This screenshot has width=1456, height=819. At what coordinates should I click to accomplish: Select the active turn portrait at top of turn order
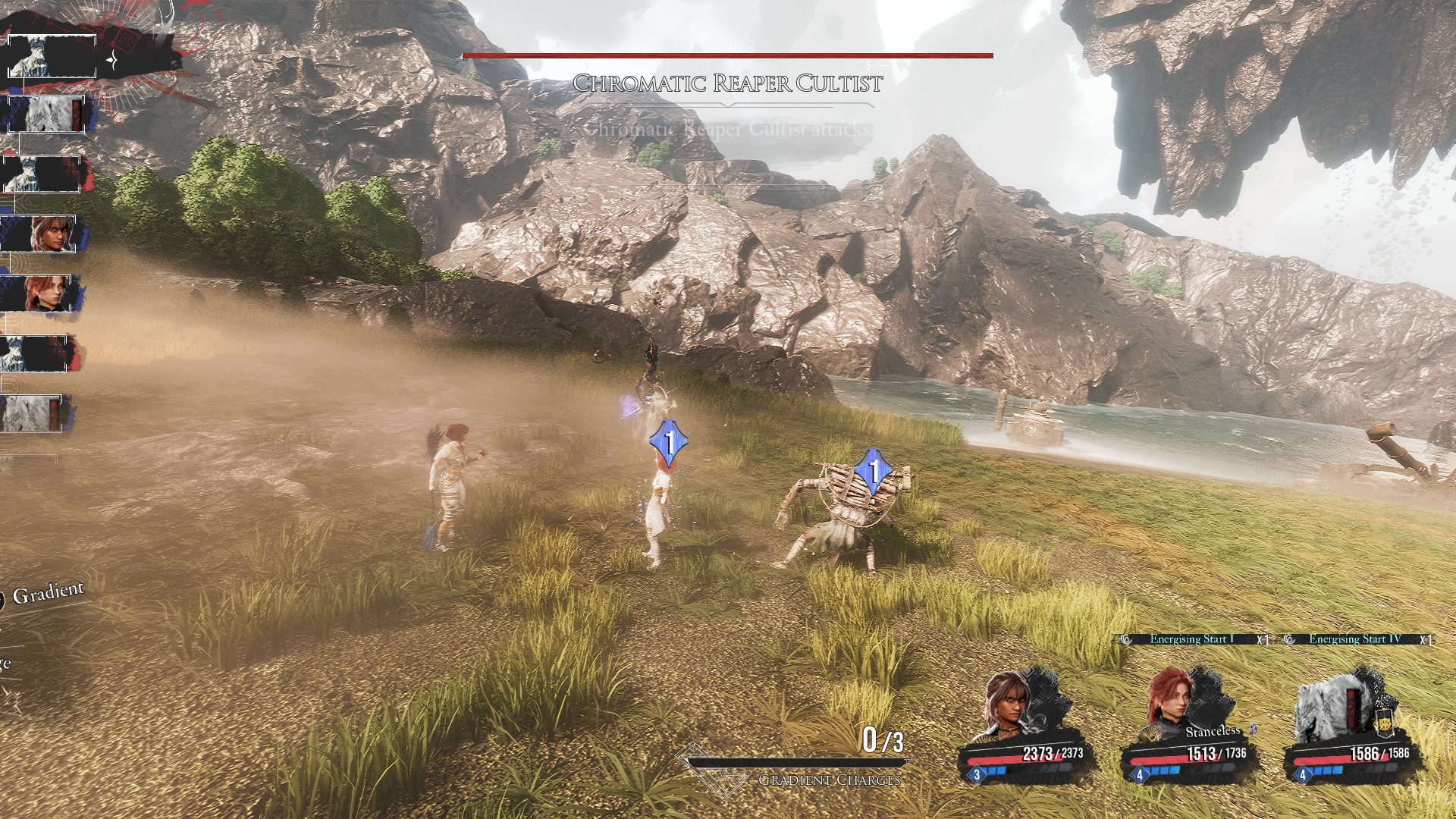(52, 55)
